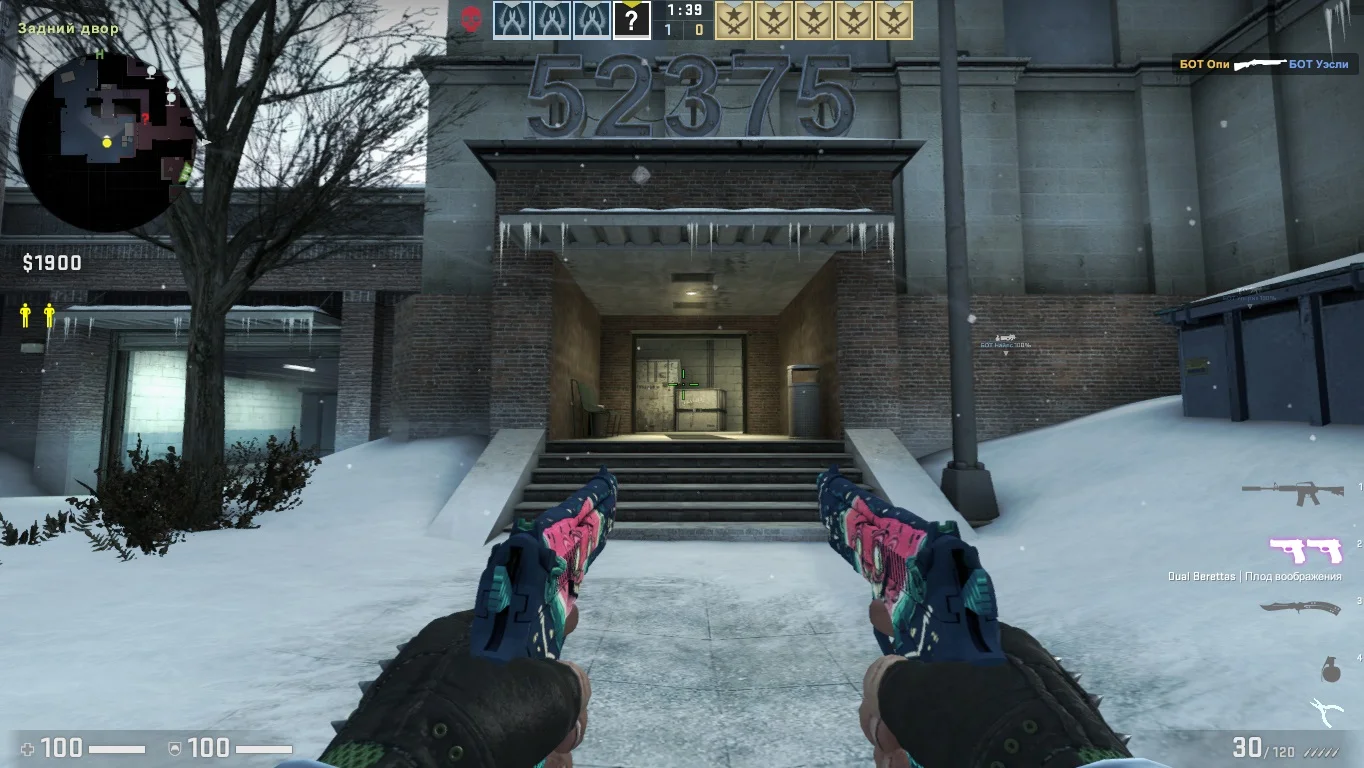
Task: Select the question mark player avatar
Action: click(631, 20)
